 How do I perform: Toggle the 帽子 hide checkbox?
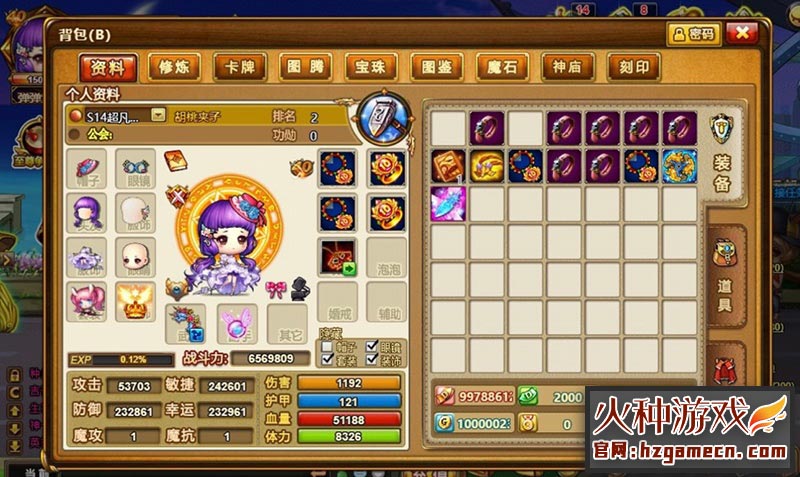point(327,346)
